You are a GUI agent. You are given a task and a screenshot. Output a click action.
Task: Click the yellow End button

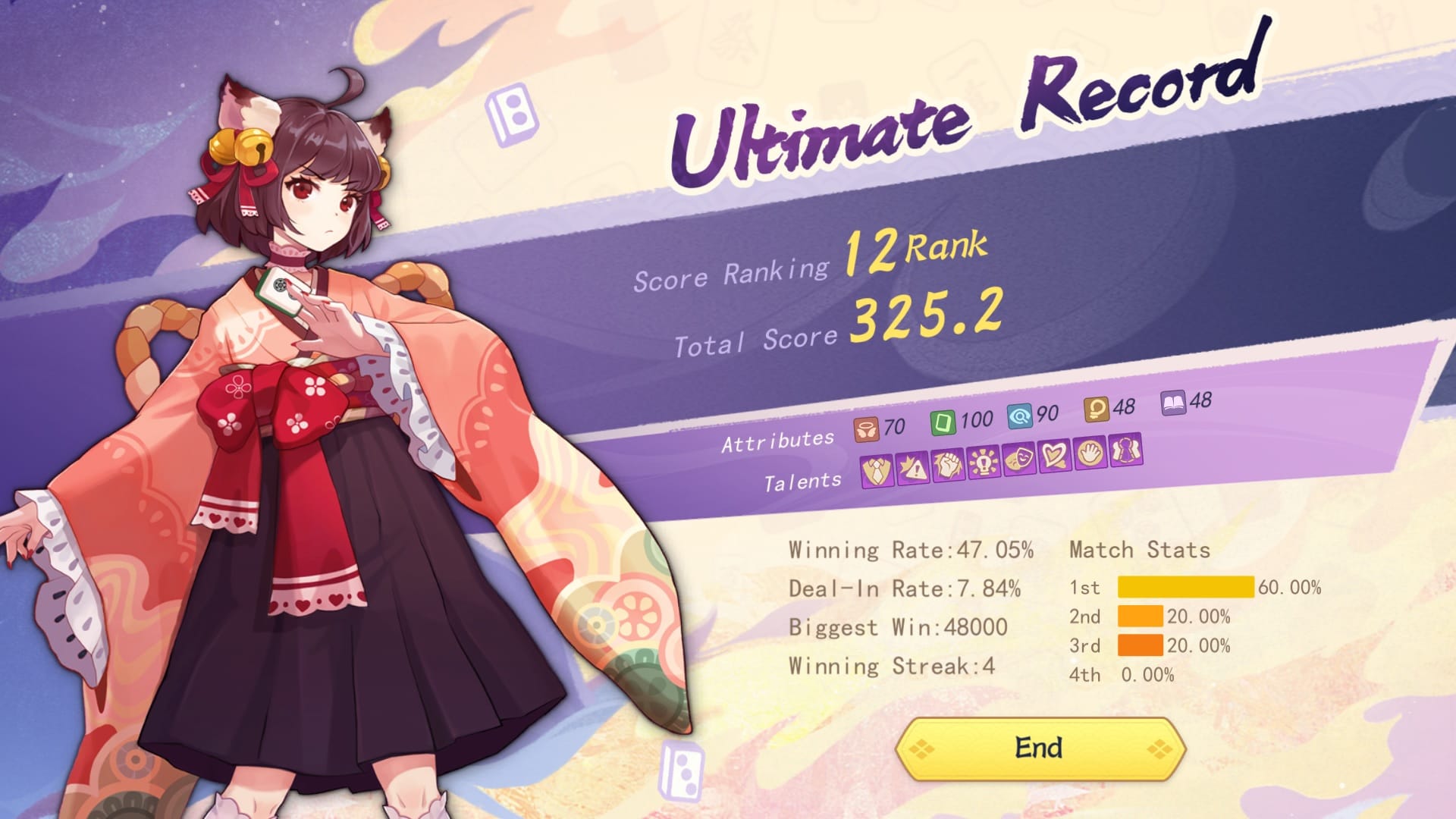1040,748
